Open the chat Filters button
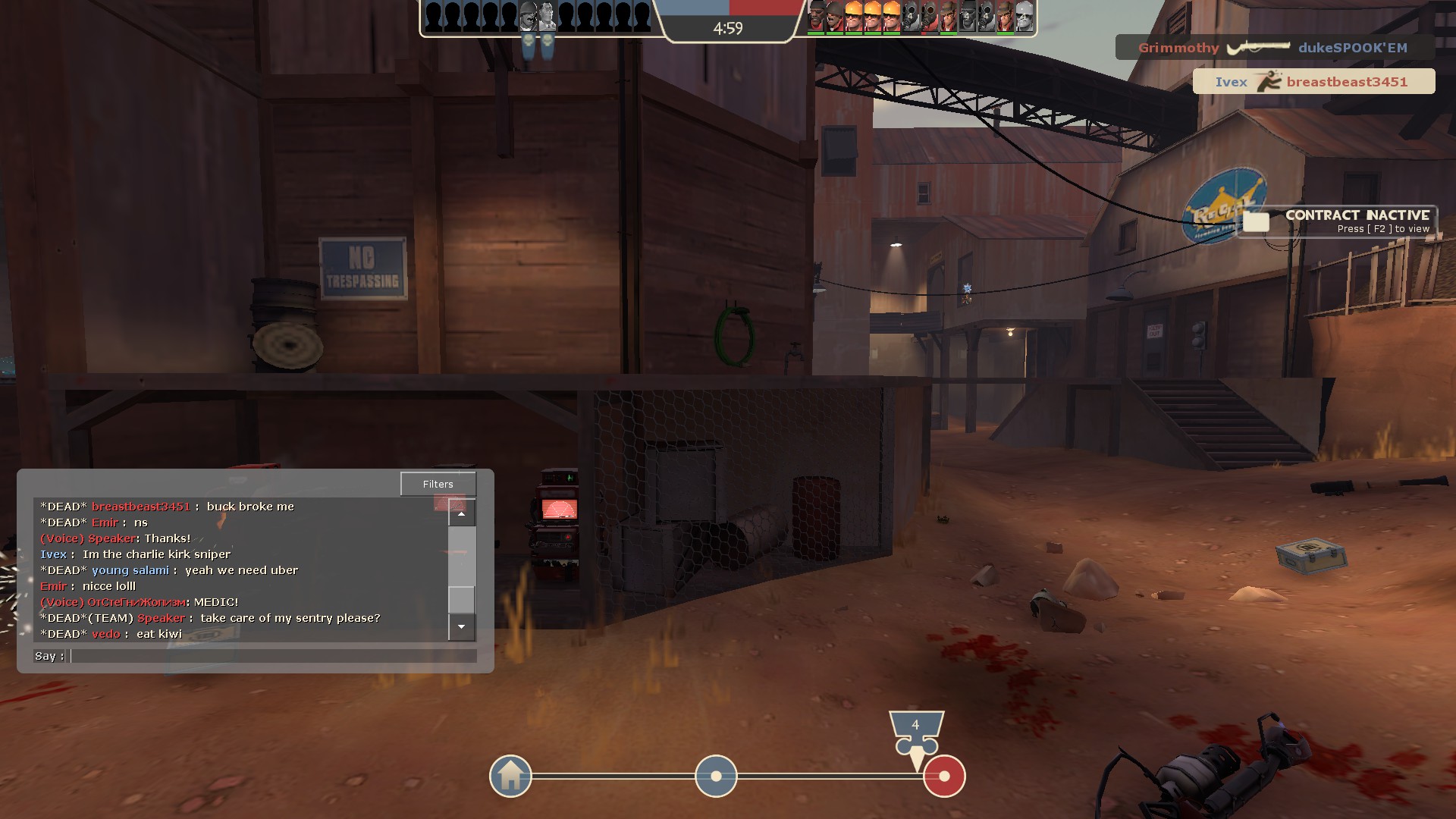This screenshot has width=1456, height=819. 438,484
